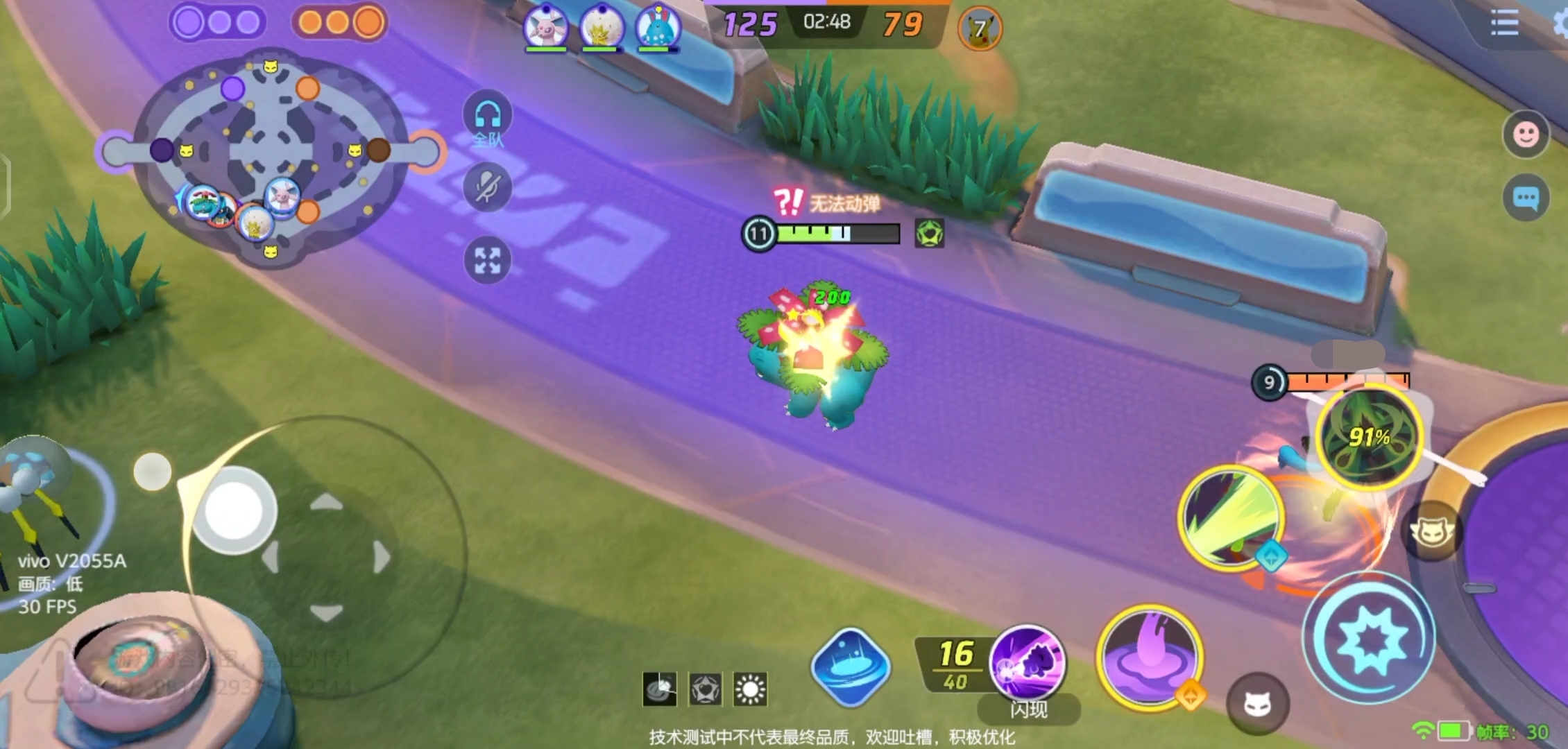Screen dimensions: 1568x749
Task: Select the sun-shaped icon in bottom row
Action: pyautogui.click(x=750, y=689)
